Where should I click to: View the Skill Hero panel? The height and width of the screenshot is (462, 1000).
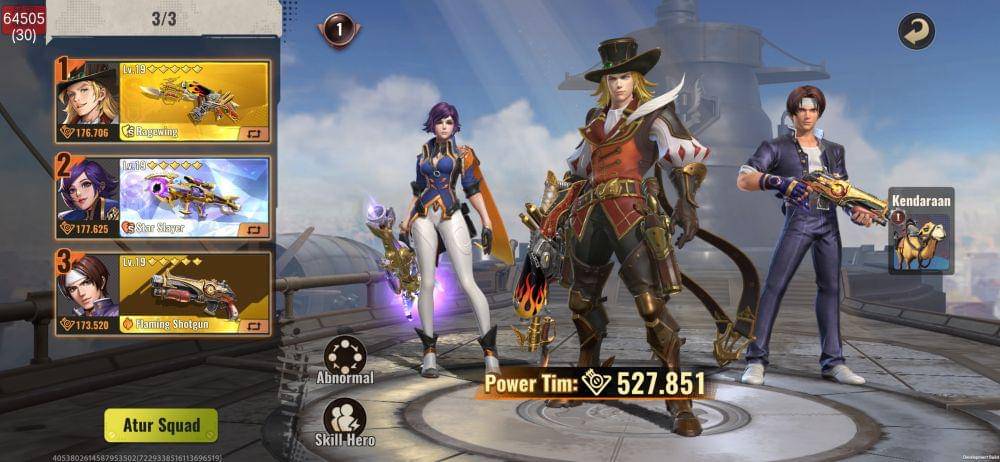pos(345,418)
